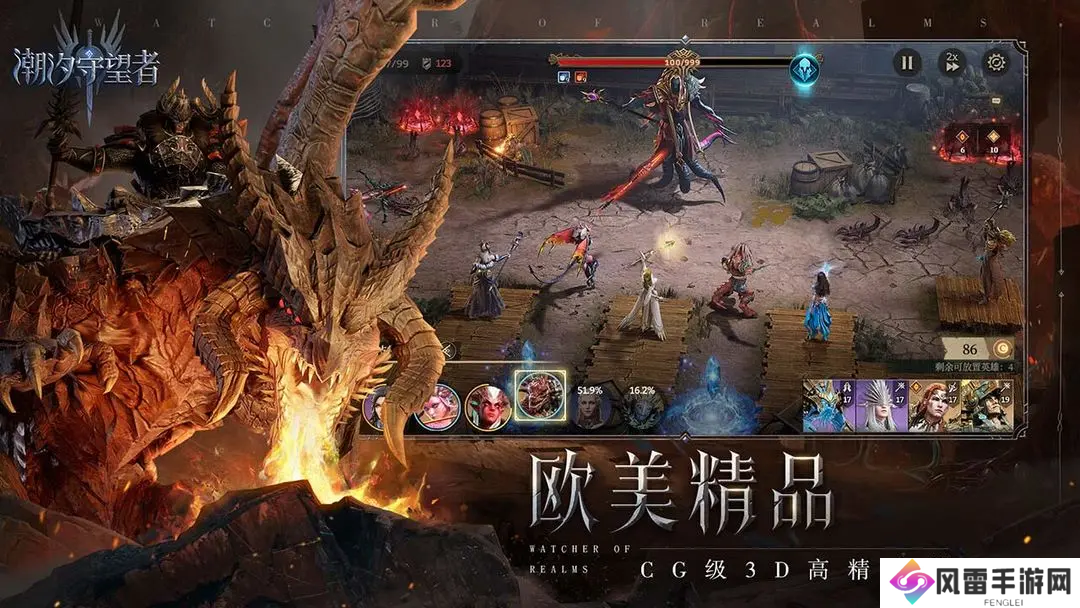Toggle the 2x battle speed

951,63
